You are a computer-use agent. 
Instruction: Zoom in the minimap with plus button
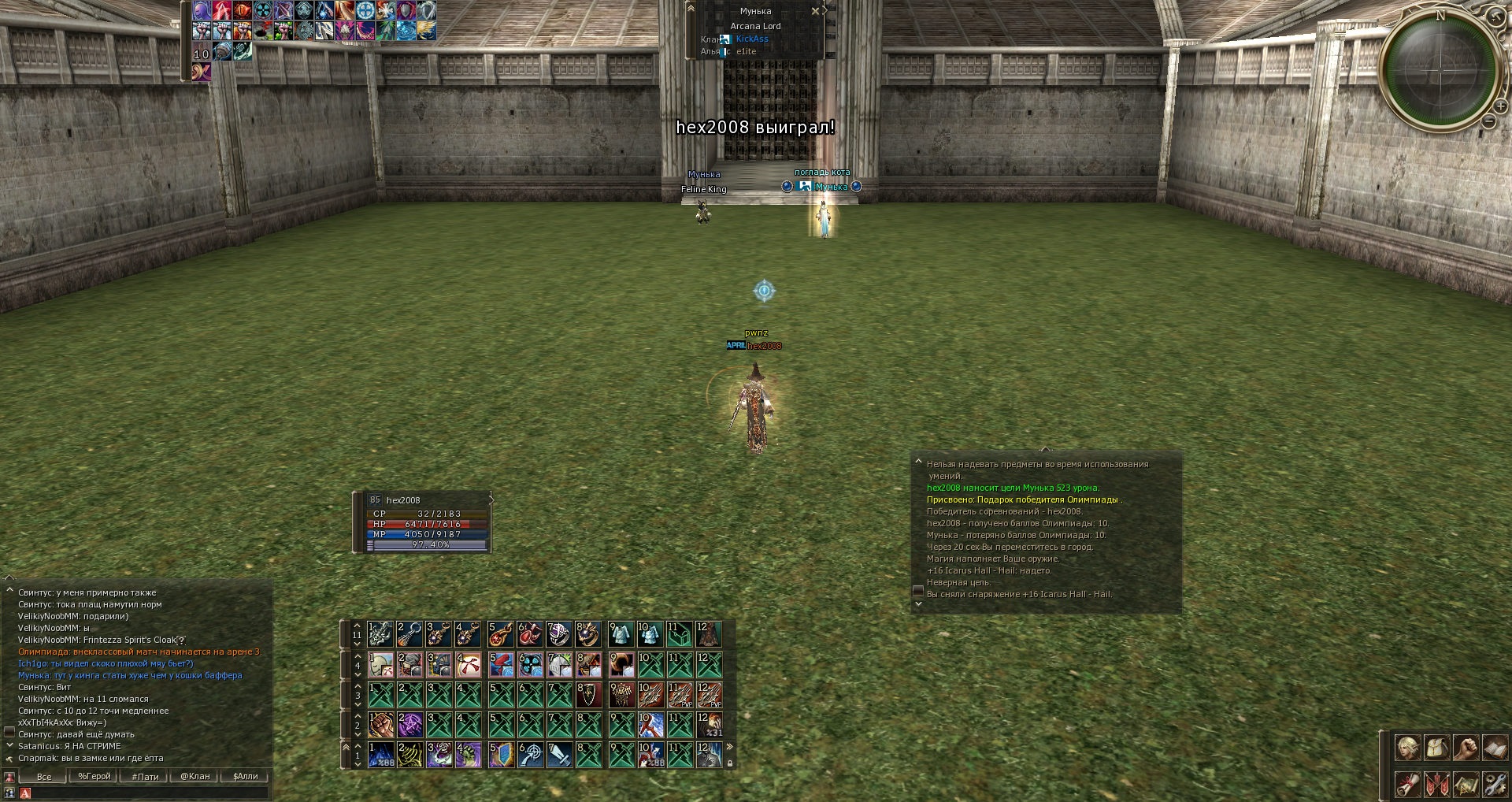click(x=1501, y=106)
